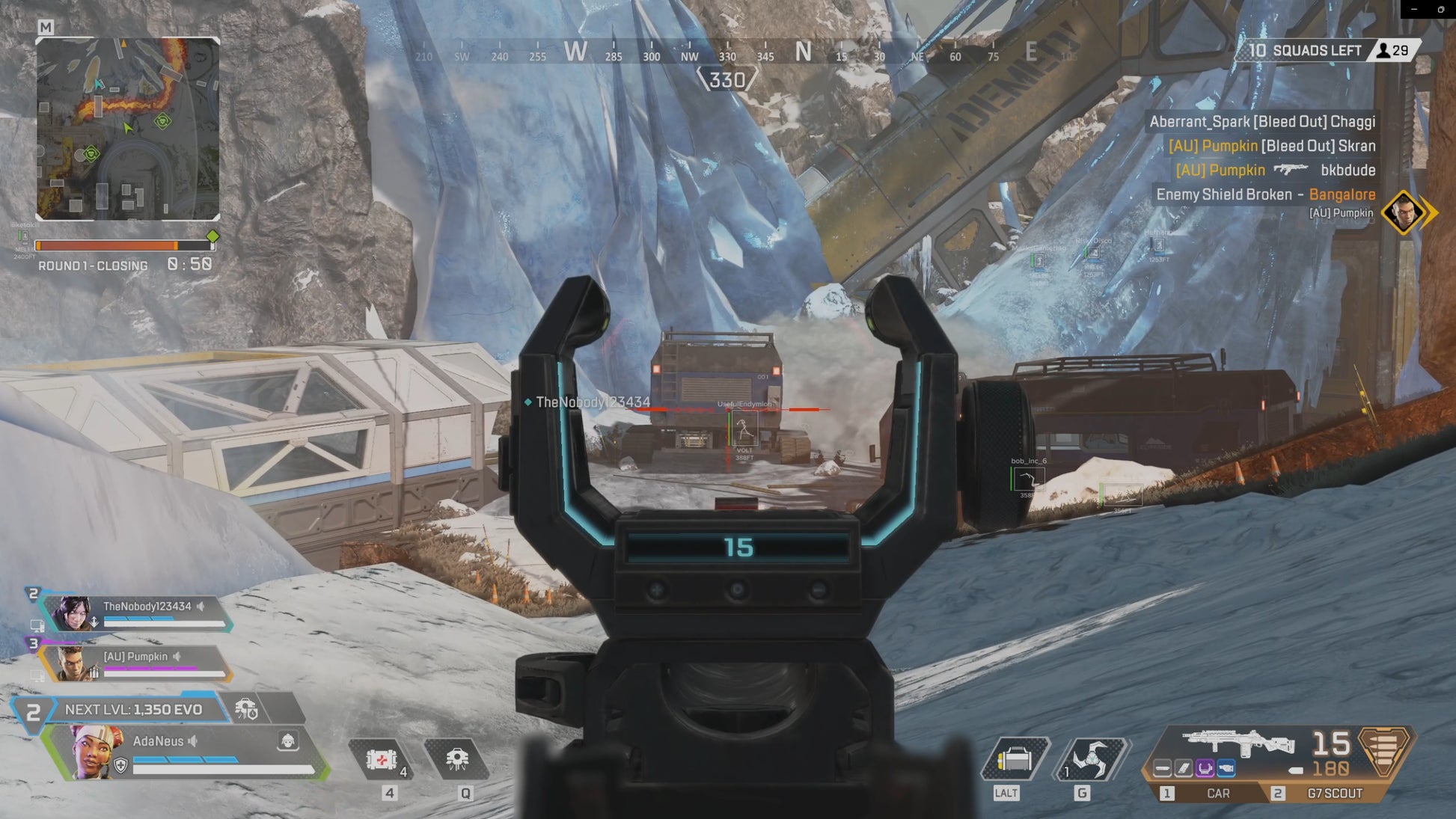Screen dimensions: 1456x819
Task: Activate the tactical ability icon
Action: pos(457,760)
